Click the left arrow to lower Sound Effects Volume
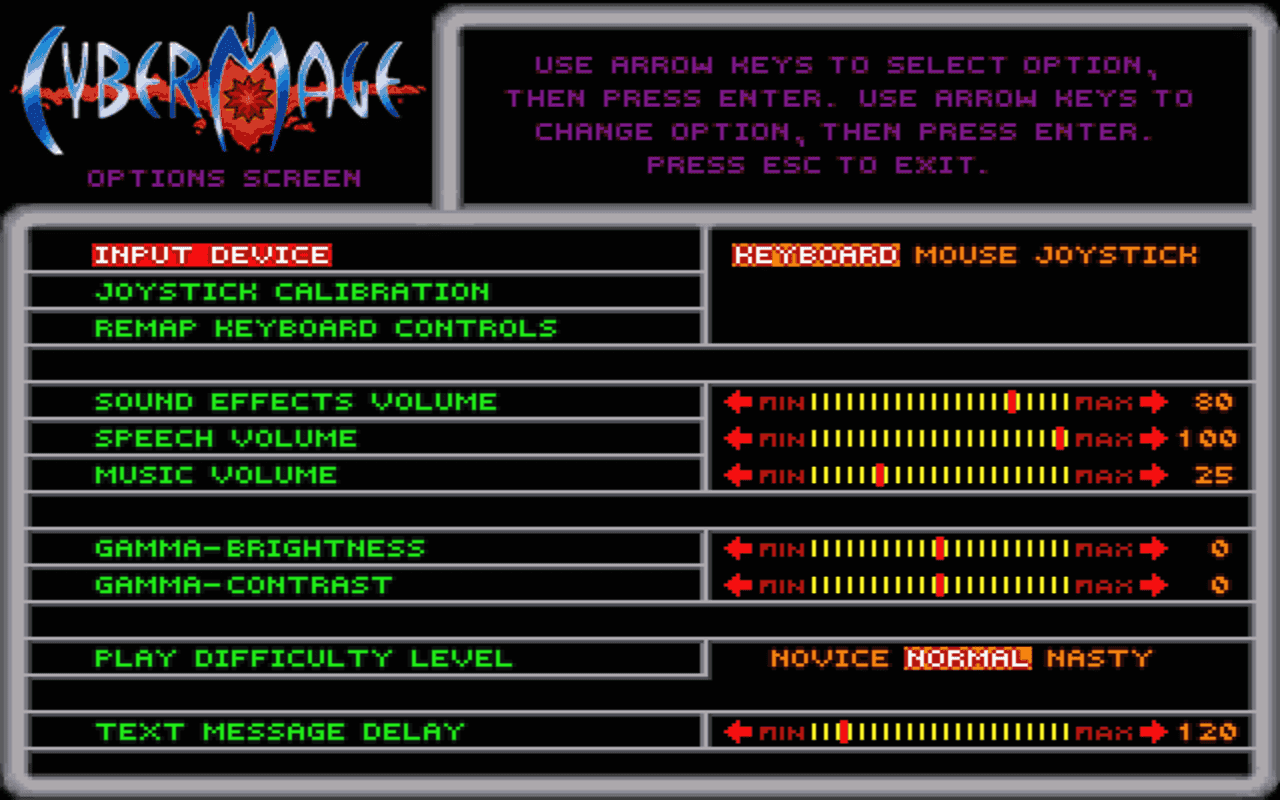Screen dimensions: 1280x800 click(737, 401)
